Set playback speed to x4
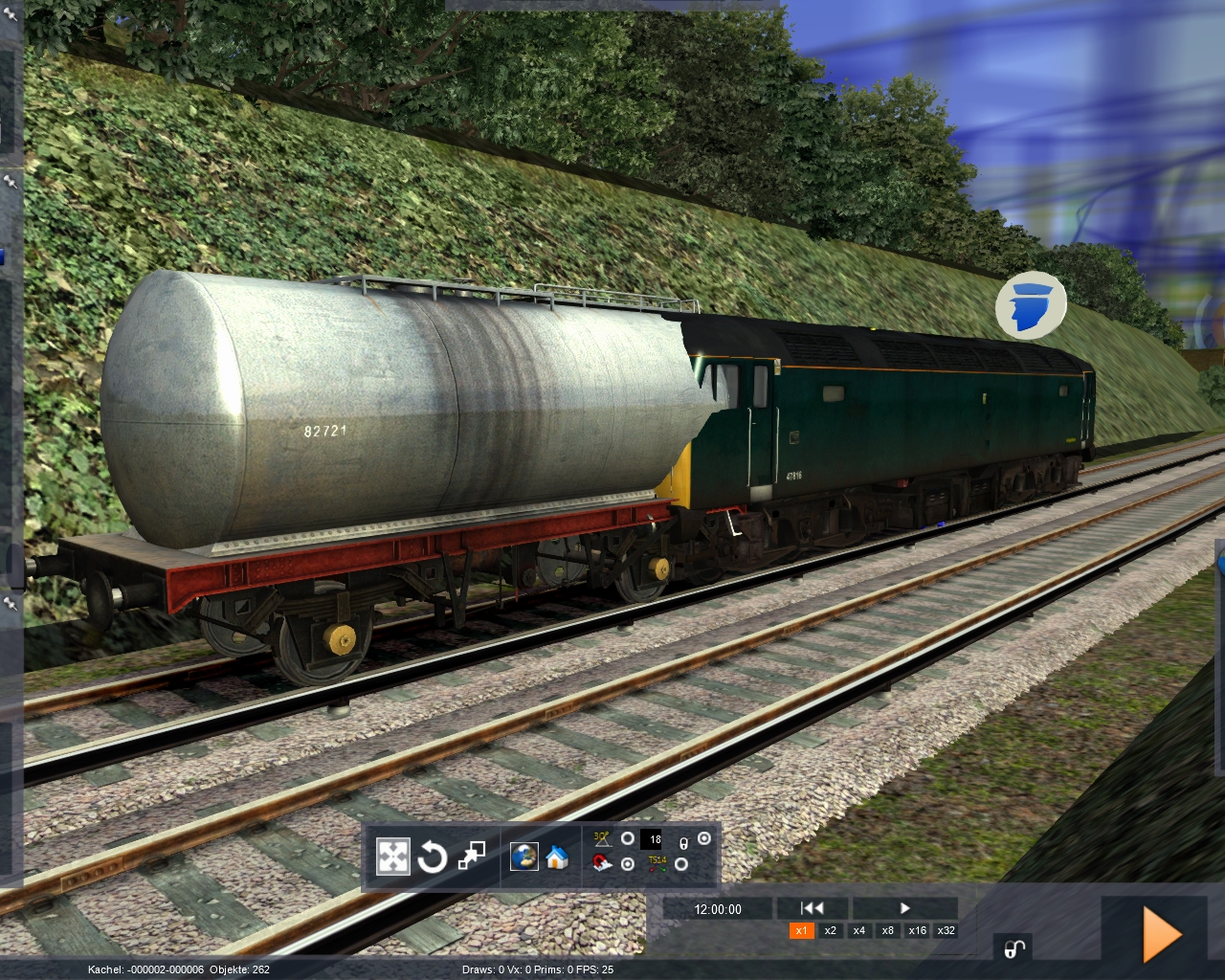1225x980 pixels. [859, 930]
